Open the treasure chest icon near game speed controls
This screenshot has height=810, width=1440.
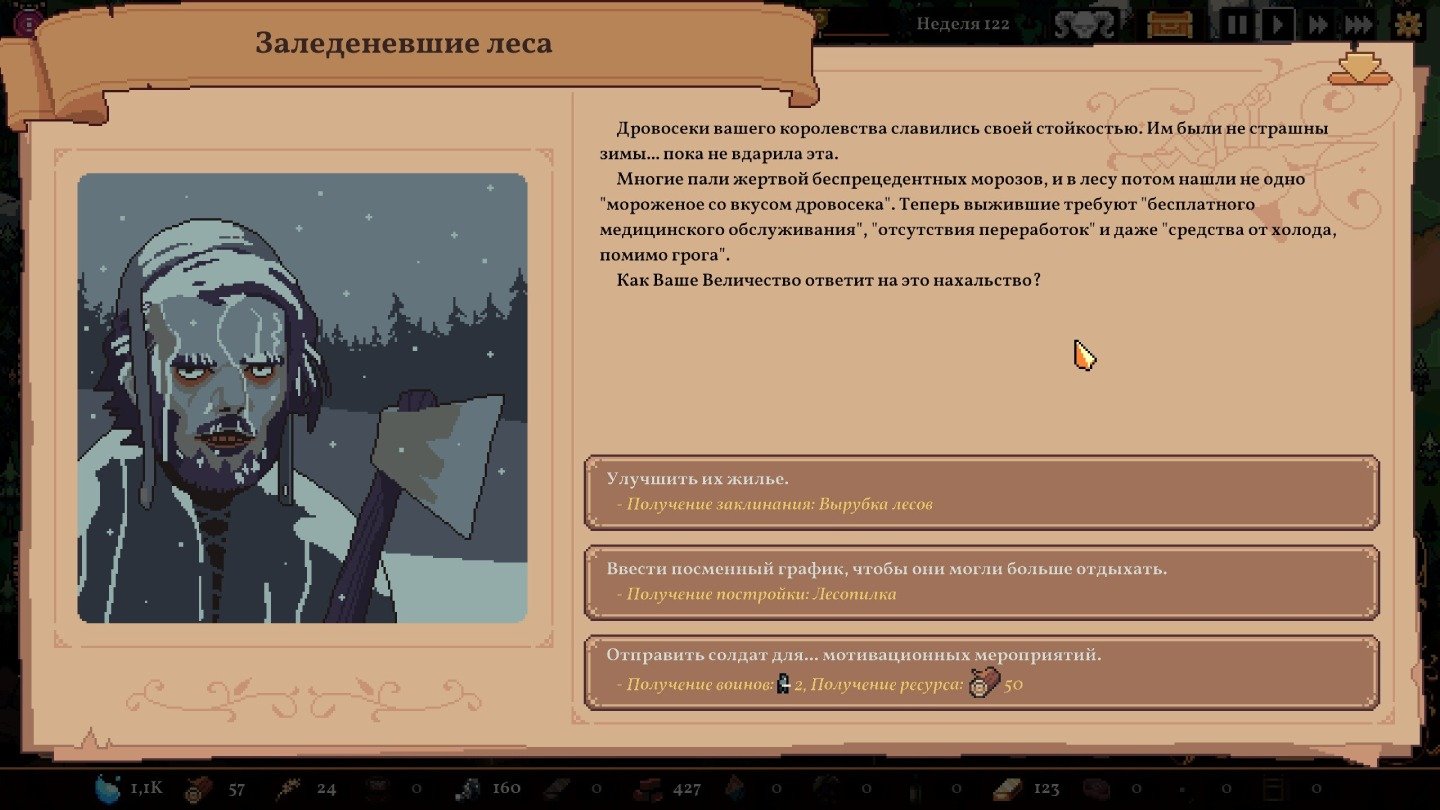[1170, 24]
